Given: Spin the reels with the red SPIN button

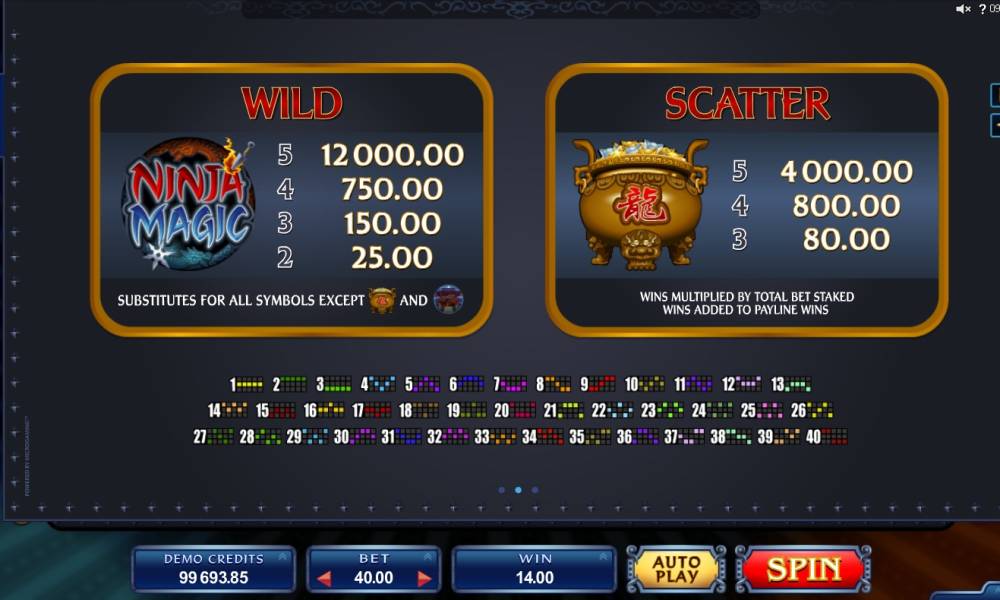Looking at the screenshot, I should pos(803,569).
